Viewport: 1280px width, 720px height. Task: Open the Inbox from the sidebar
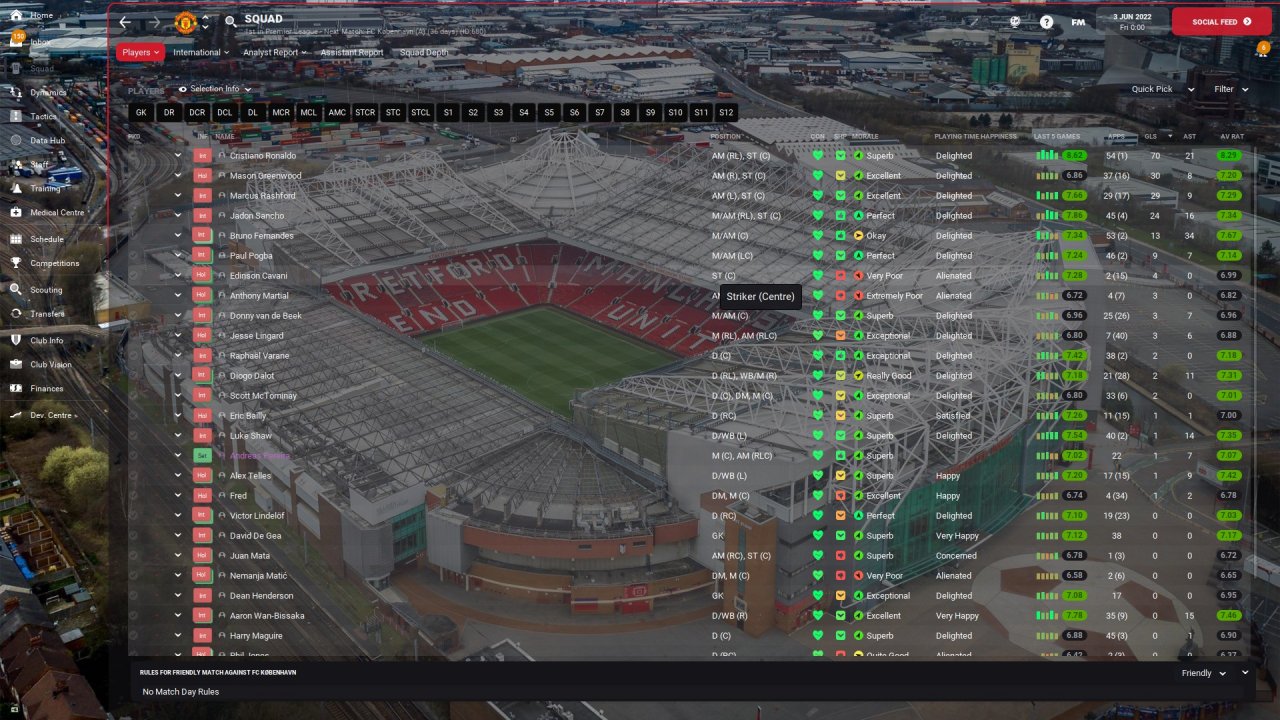pyautogui.click(x=40, y=42)
